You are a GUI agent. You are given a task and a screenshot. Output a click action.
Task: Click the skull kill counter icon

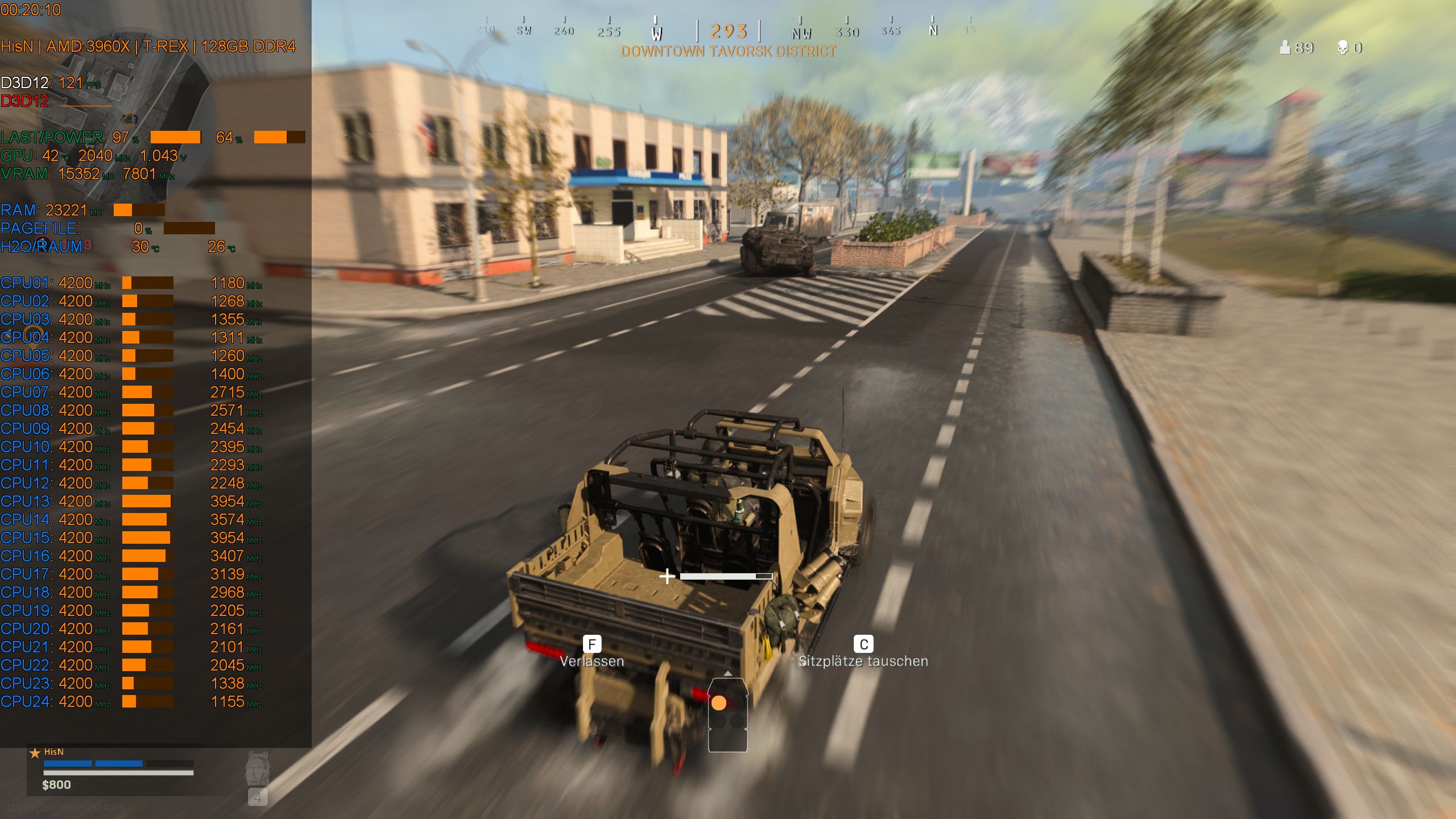click(x=1342, y=48)
